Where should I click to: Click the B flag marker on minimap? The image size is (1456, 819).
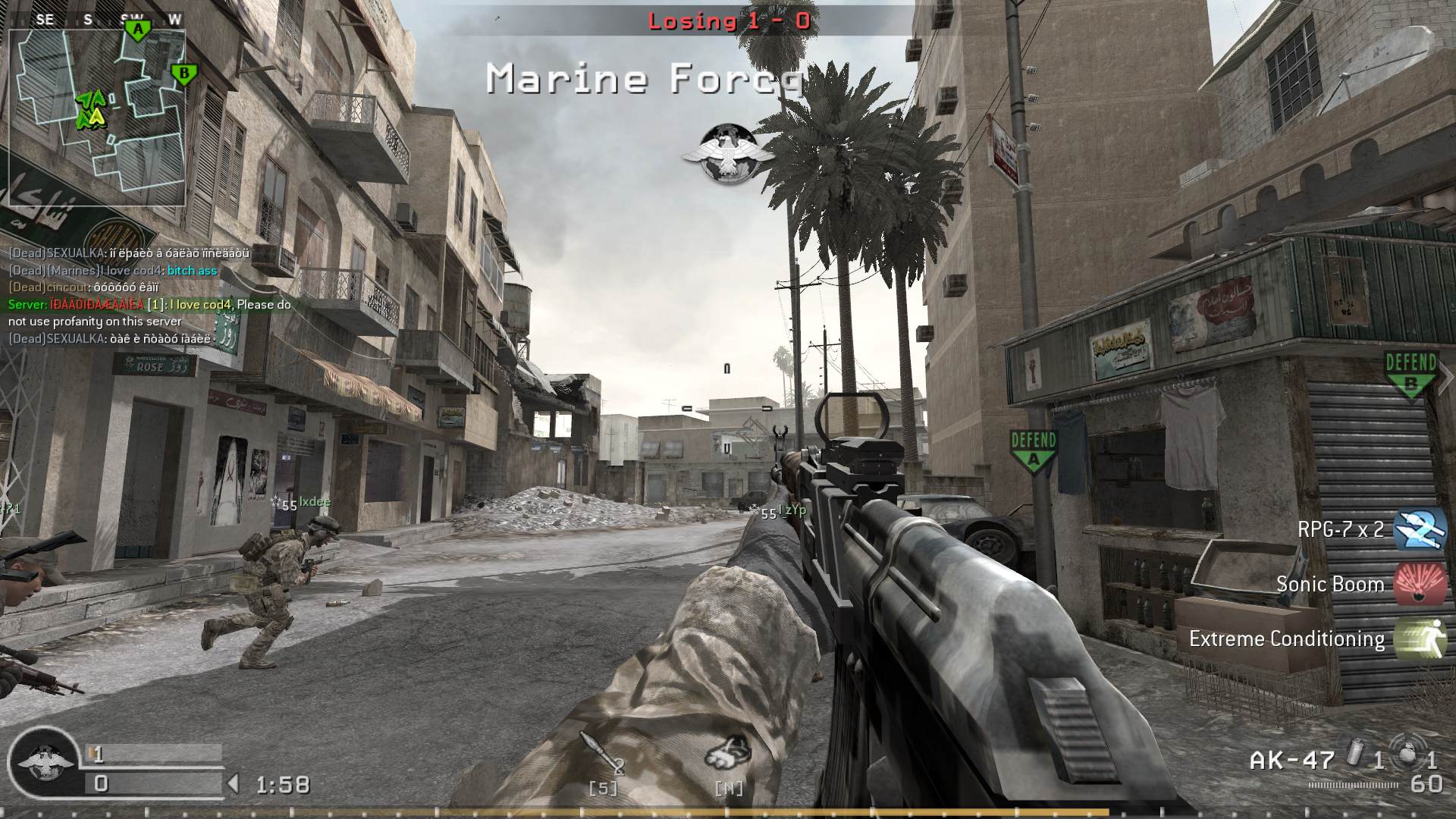coord(184,74)
